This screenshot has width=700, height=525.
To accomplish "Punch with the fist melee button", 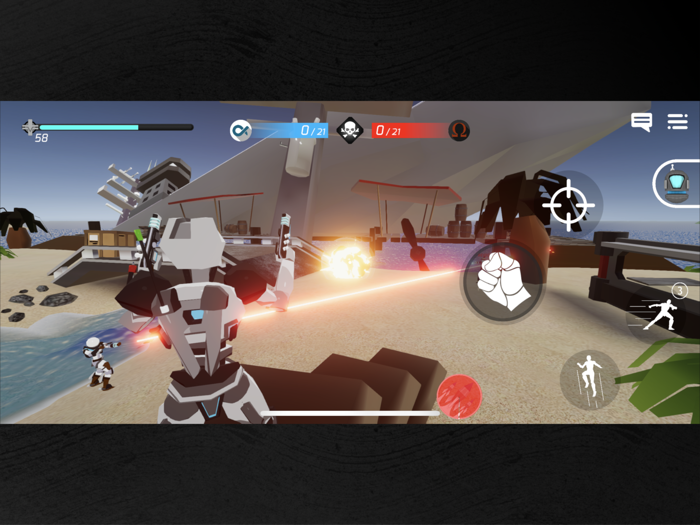I will tap(502, 281).
